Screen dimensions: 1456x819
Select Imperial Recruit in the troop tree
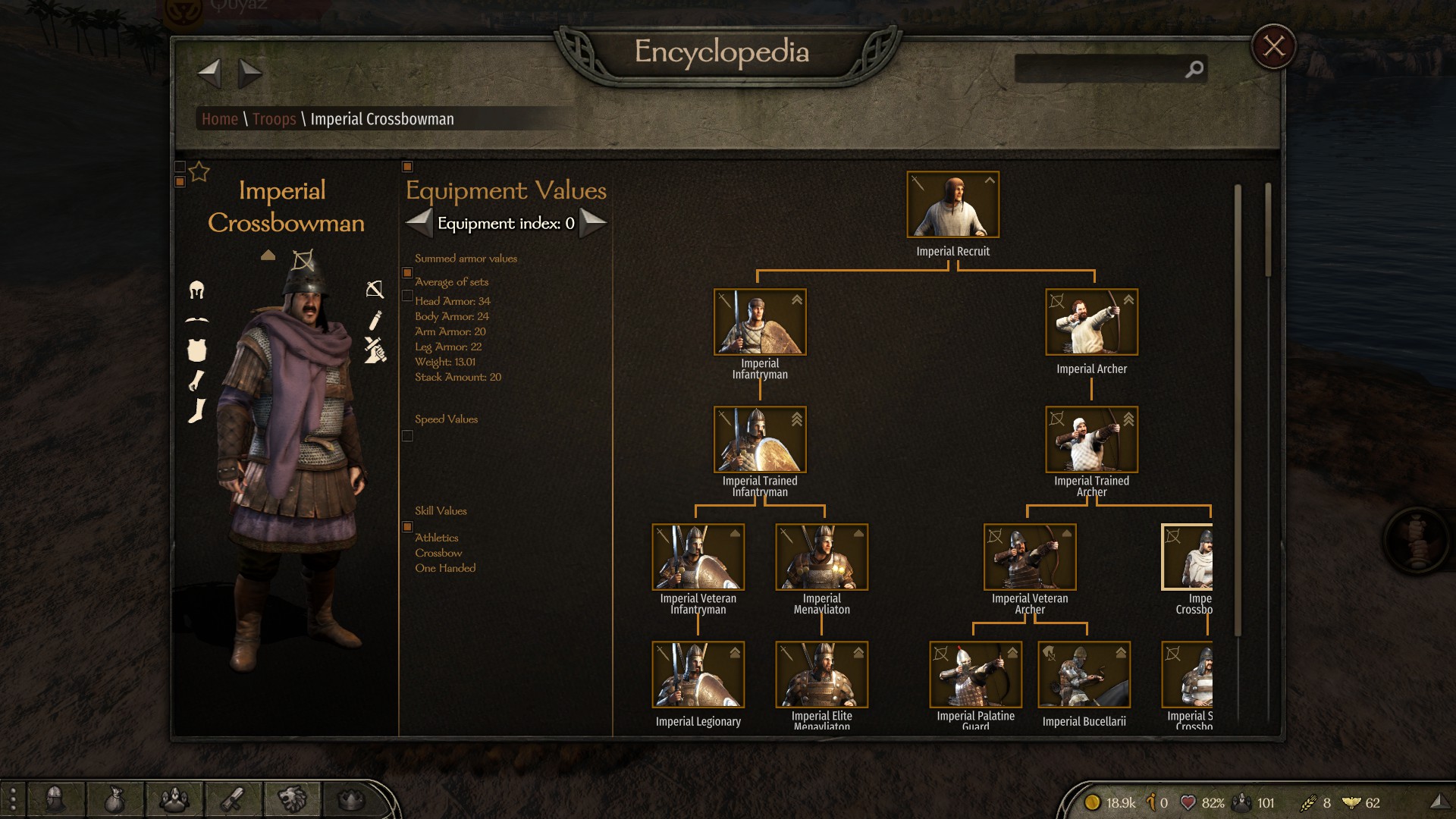952,205
